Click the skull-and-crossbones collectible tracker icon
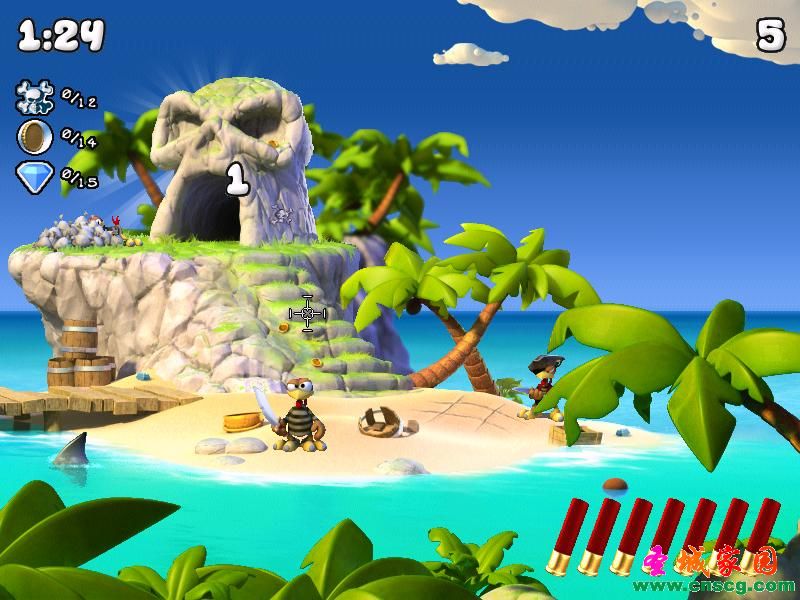 click(x=34, y=97)
